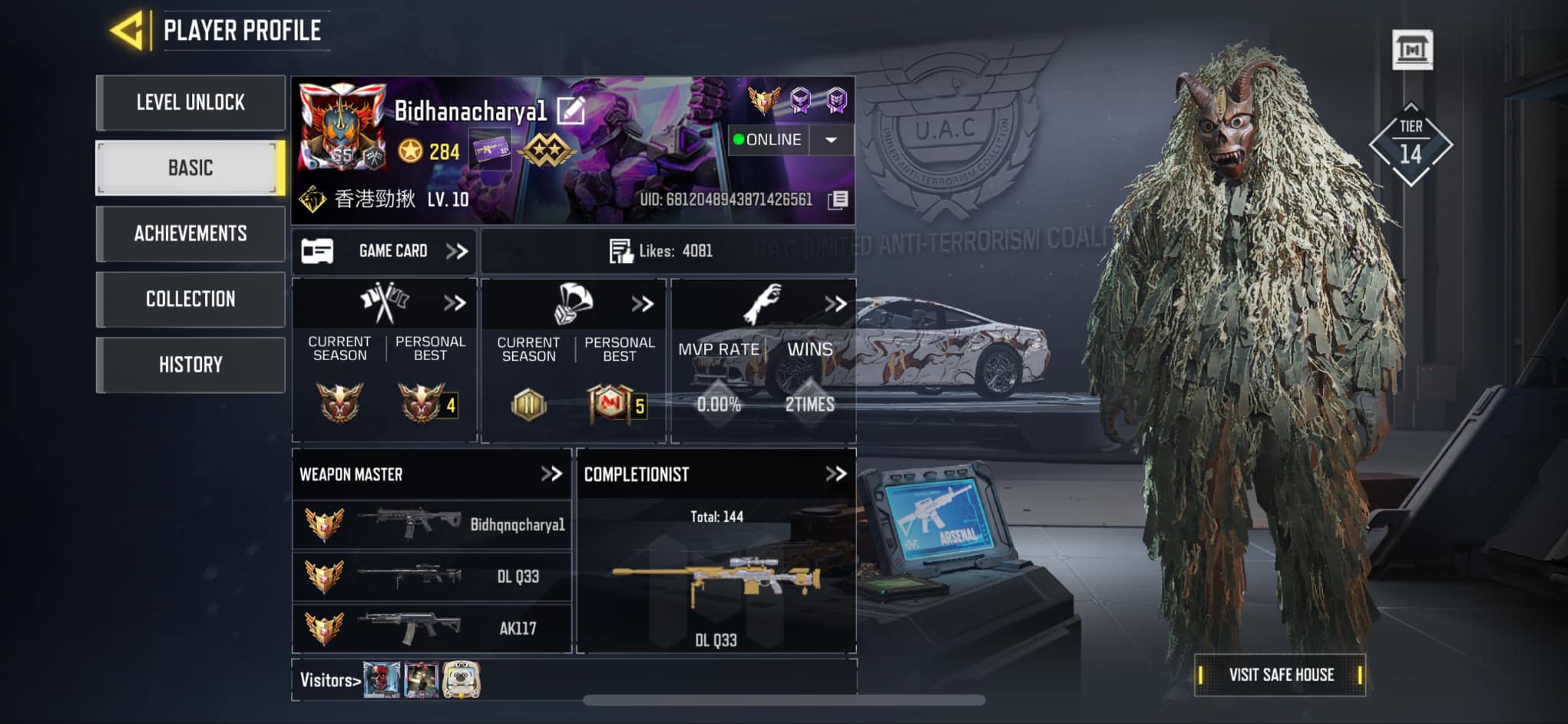Copy the player UID
1568x724 pixels.
(x=838, y=200)
